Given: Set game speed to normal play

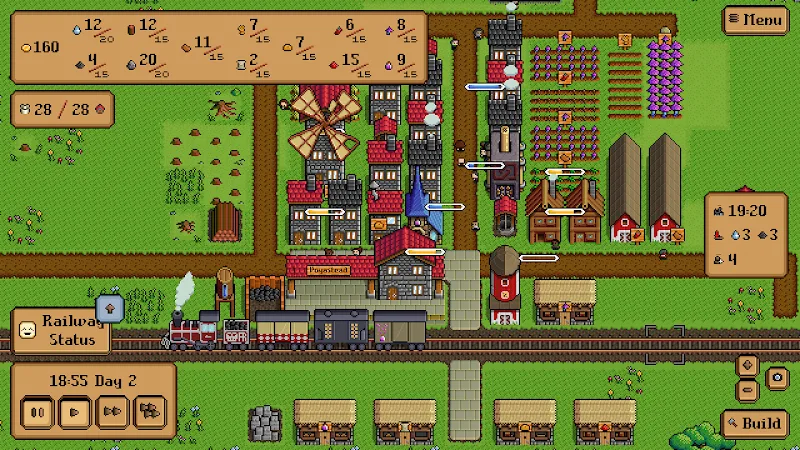Looking at the screenshot, I should 74,410.
